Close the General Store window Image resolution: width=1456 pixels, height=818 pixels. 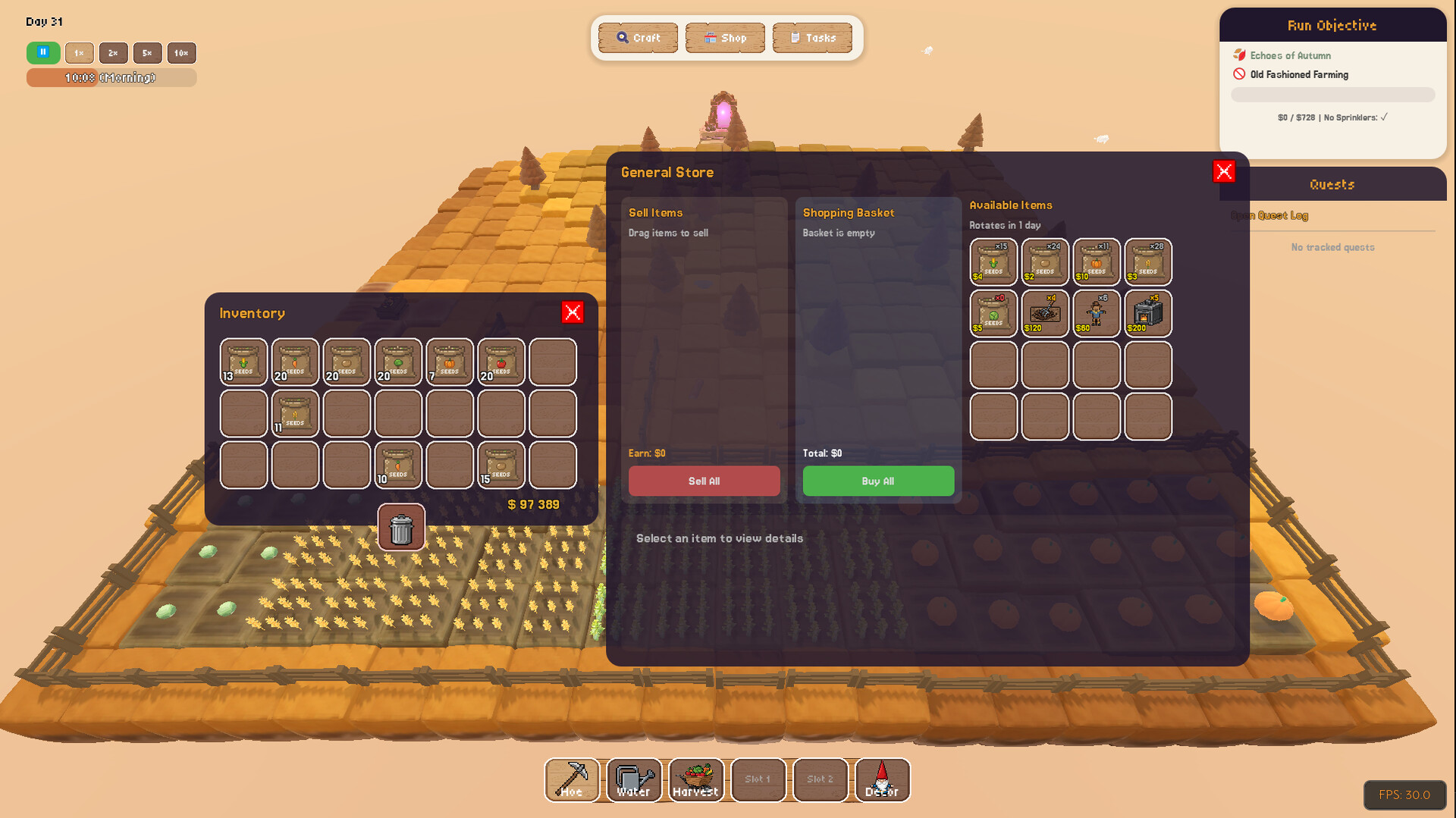coord(1223,171)
